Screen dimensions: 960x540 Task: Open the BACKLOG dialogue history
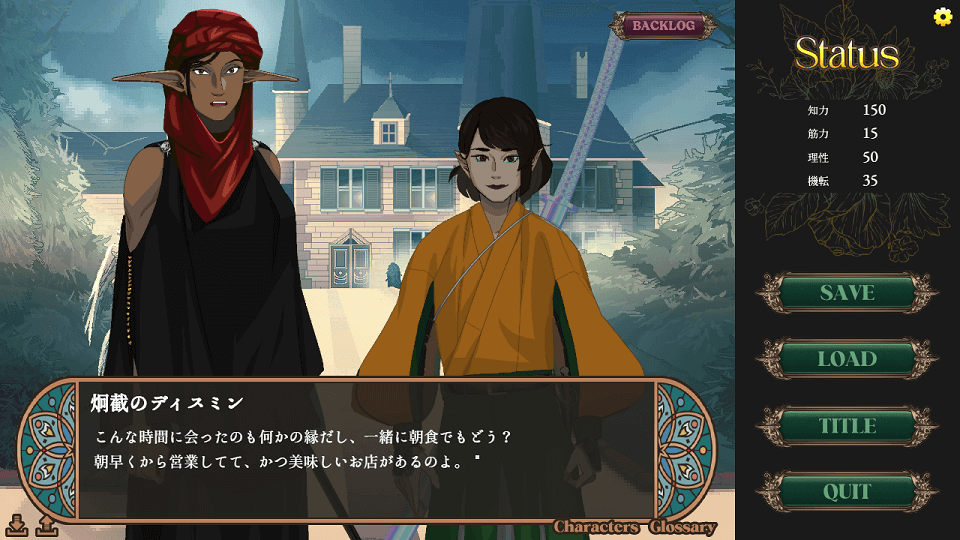click(x=663, y=26)
